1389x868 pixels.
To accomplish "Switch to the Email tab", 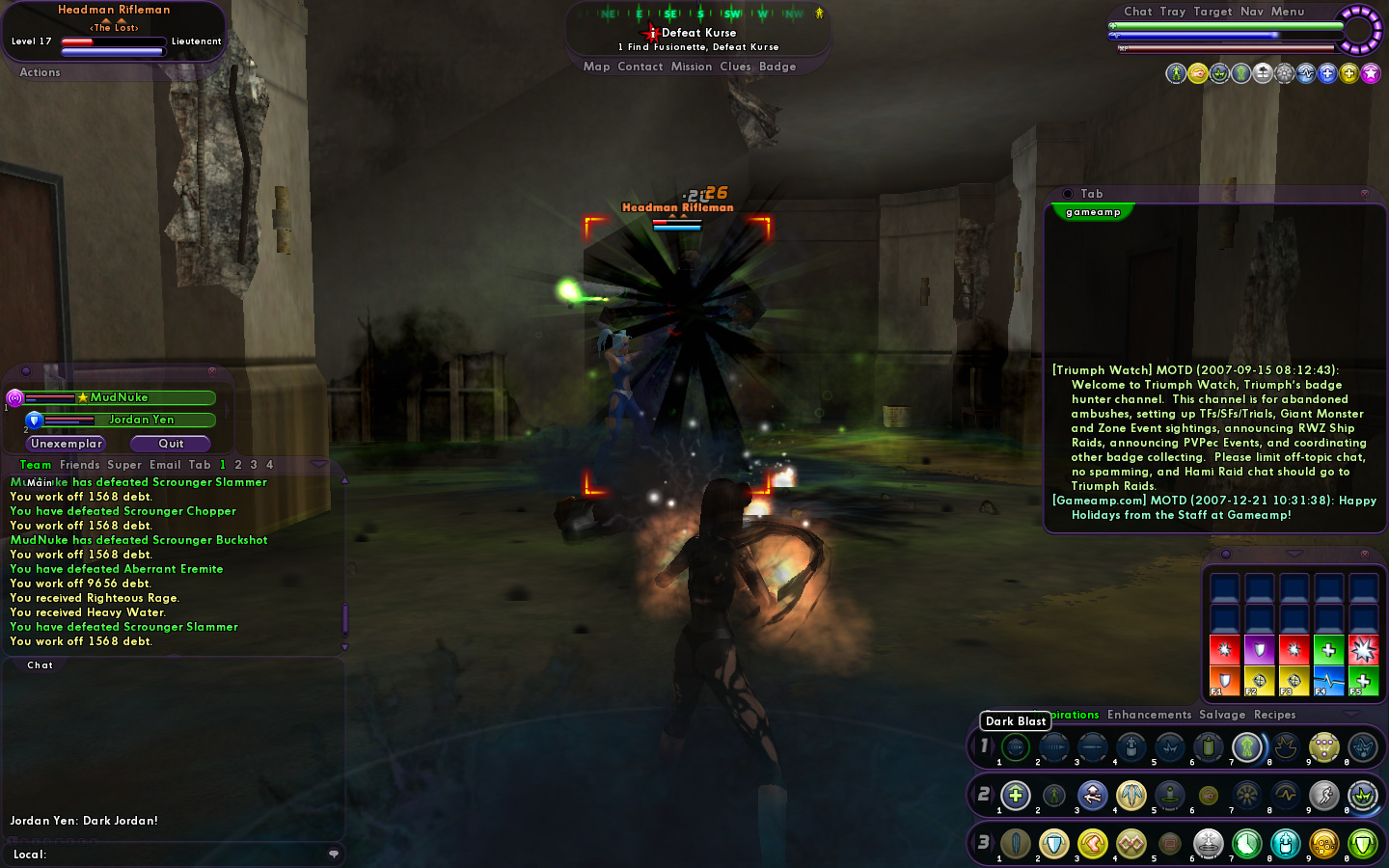I will click(165, 465).
